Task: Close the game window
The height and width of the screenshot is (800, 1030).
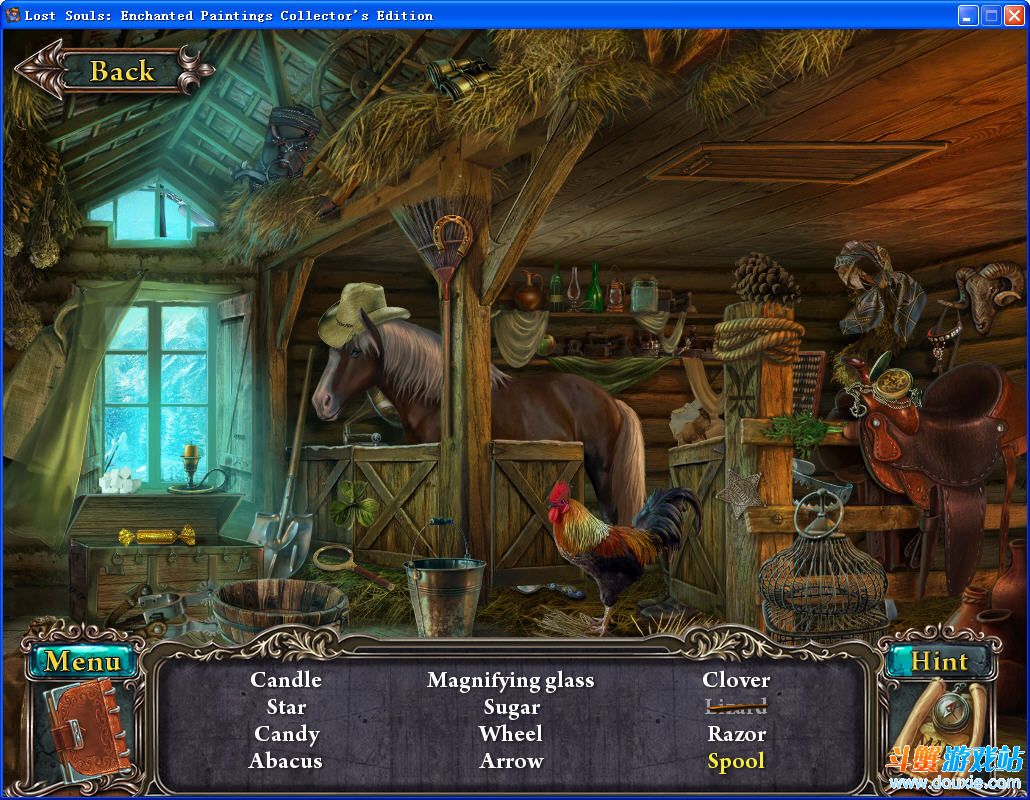Action: click(x=1015, y=15)
